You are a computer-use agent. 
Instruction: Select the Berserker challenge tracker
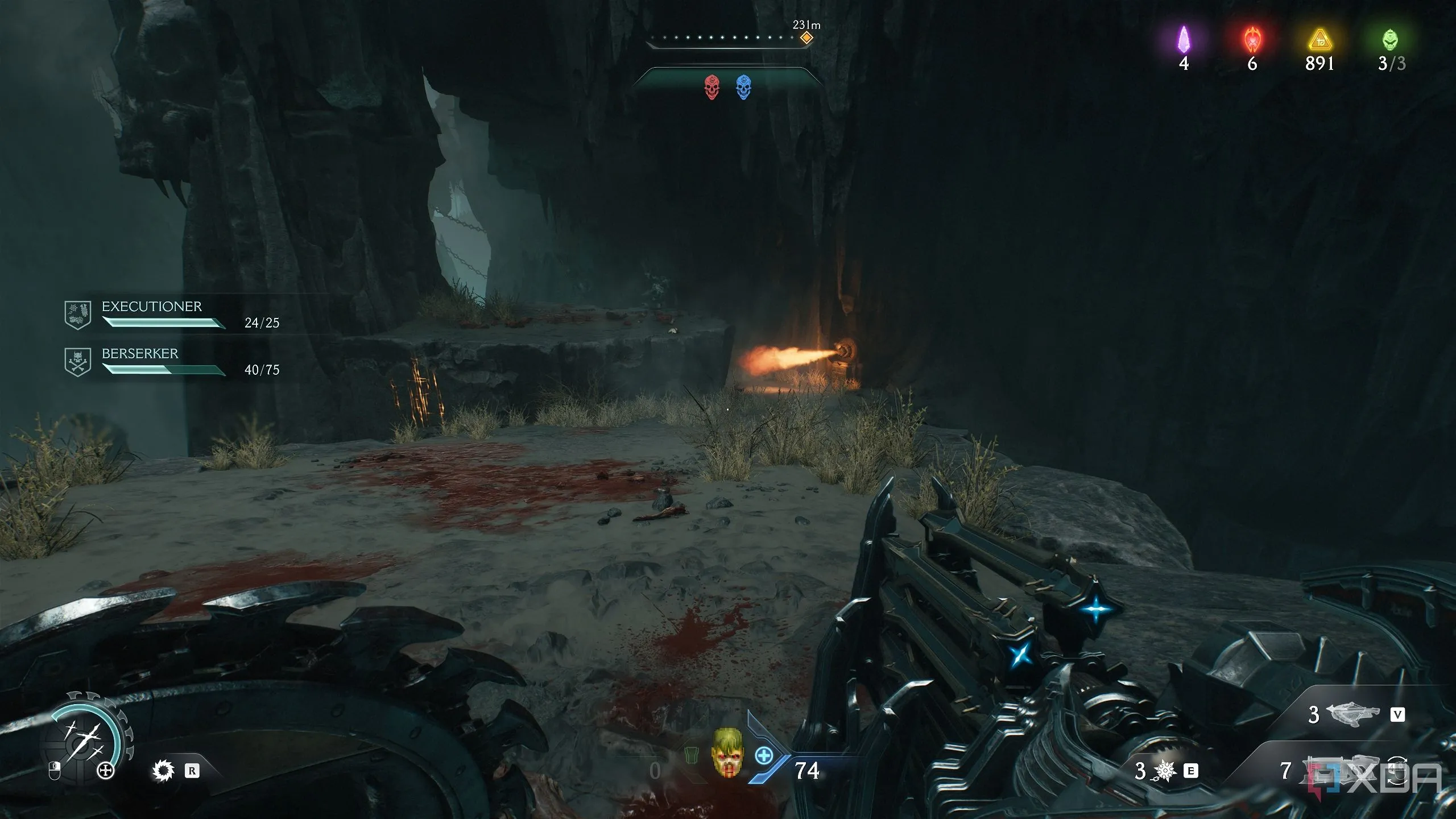pos(171,362)
